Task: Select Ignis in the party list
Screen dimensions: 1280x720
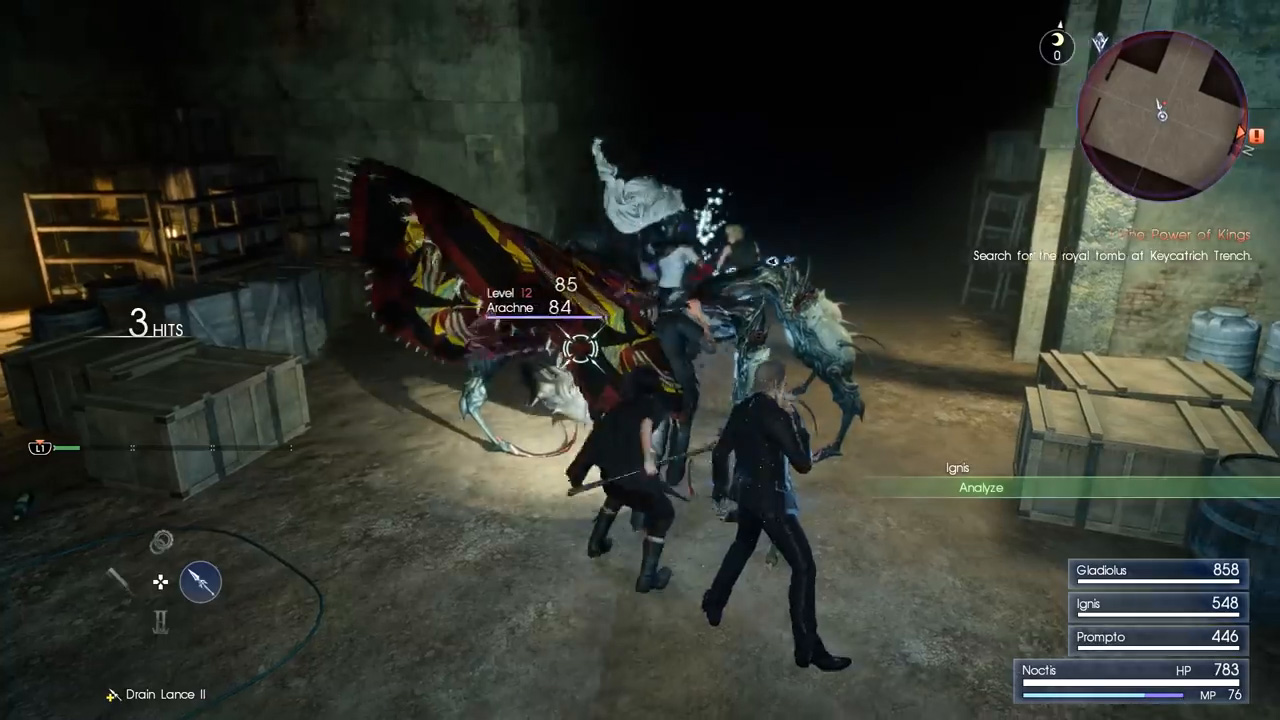Action: pyautogui.click(x=1157, y=604)
